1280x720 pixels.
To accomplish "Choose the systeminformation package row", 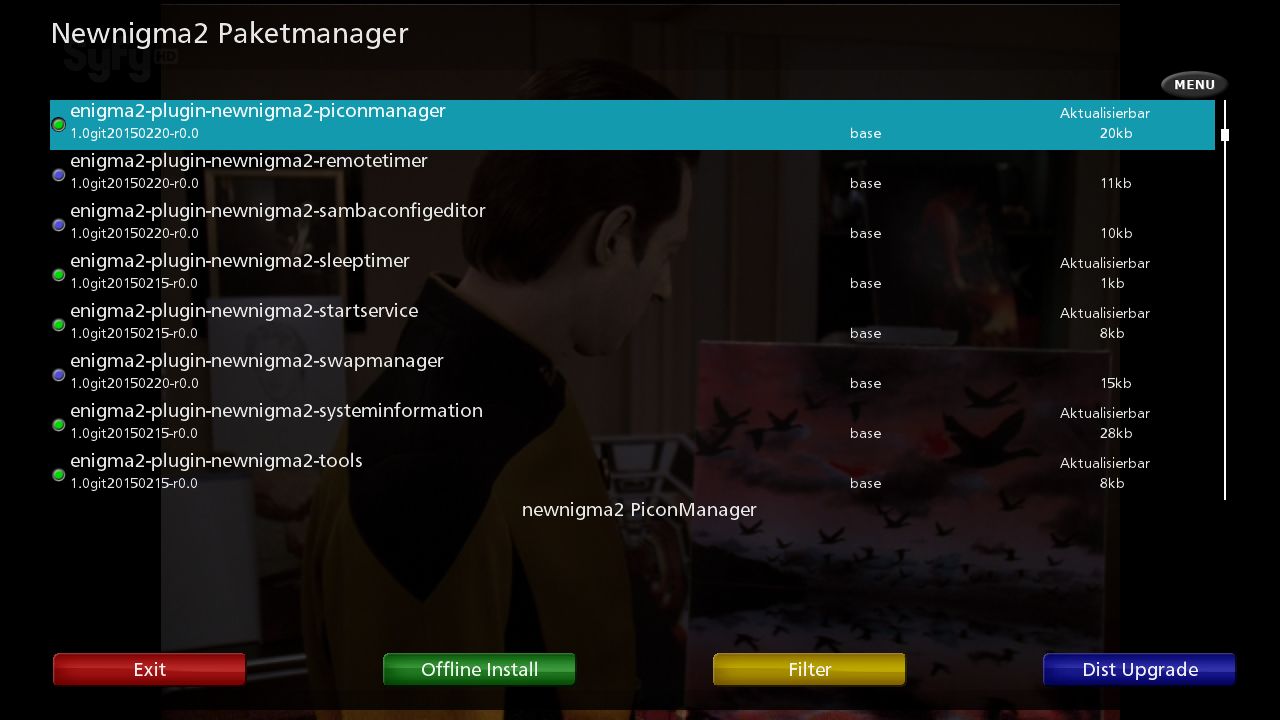I will coord(632,424).
